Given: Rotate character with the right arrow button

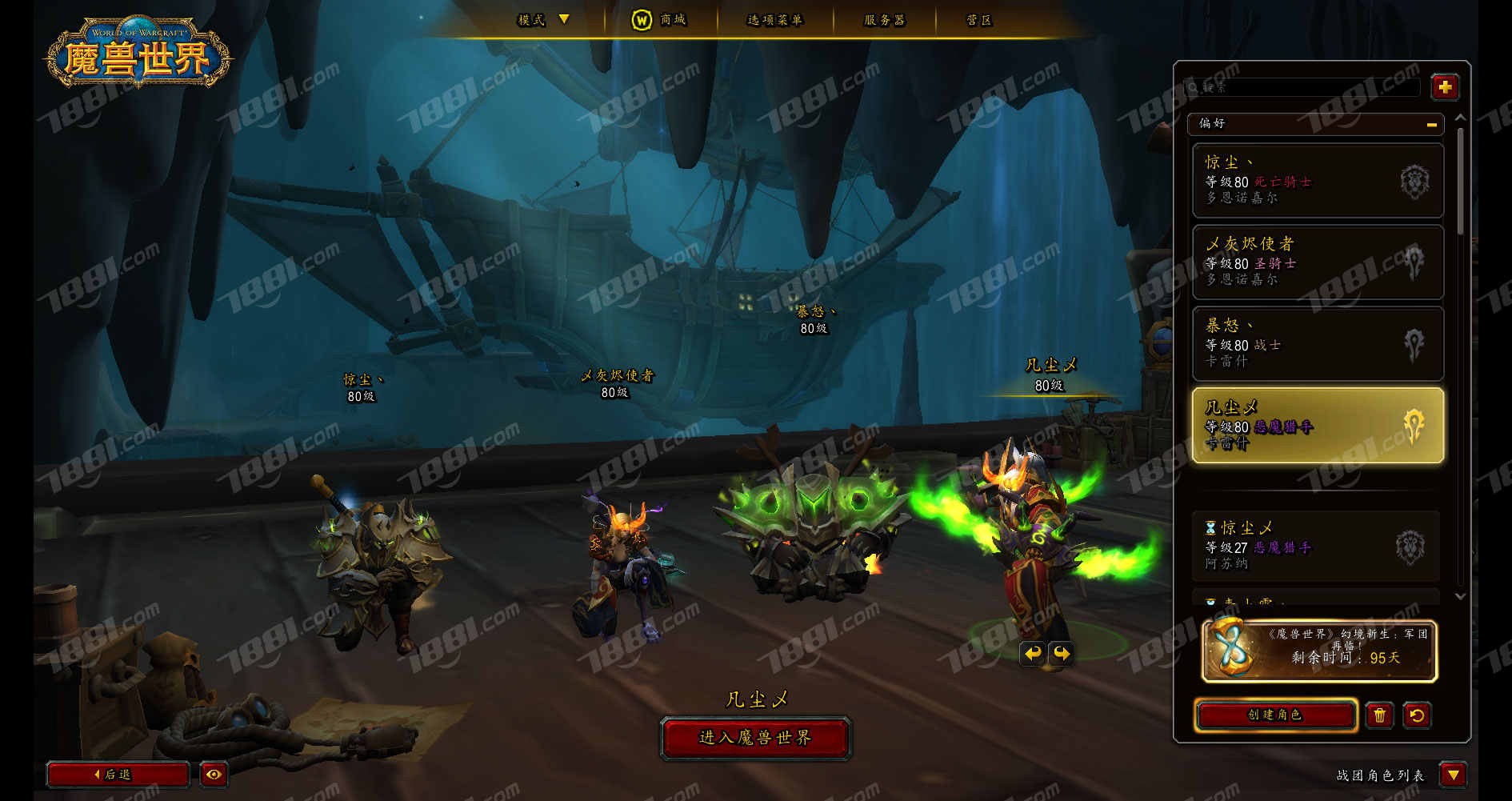Looking at the screenshot, I should 1062,654.
